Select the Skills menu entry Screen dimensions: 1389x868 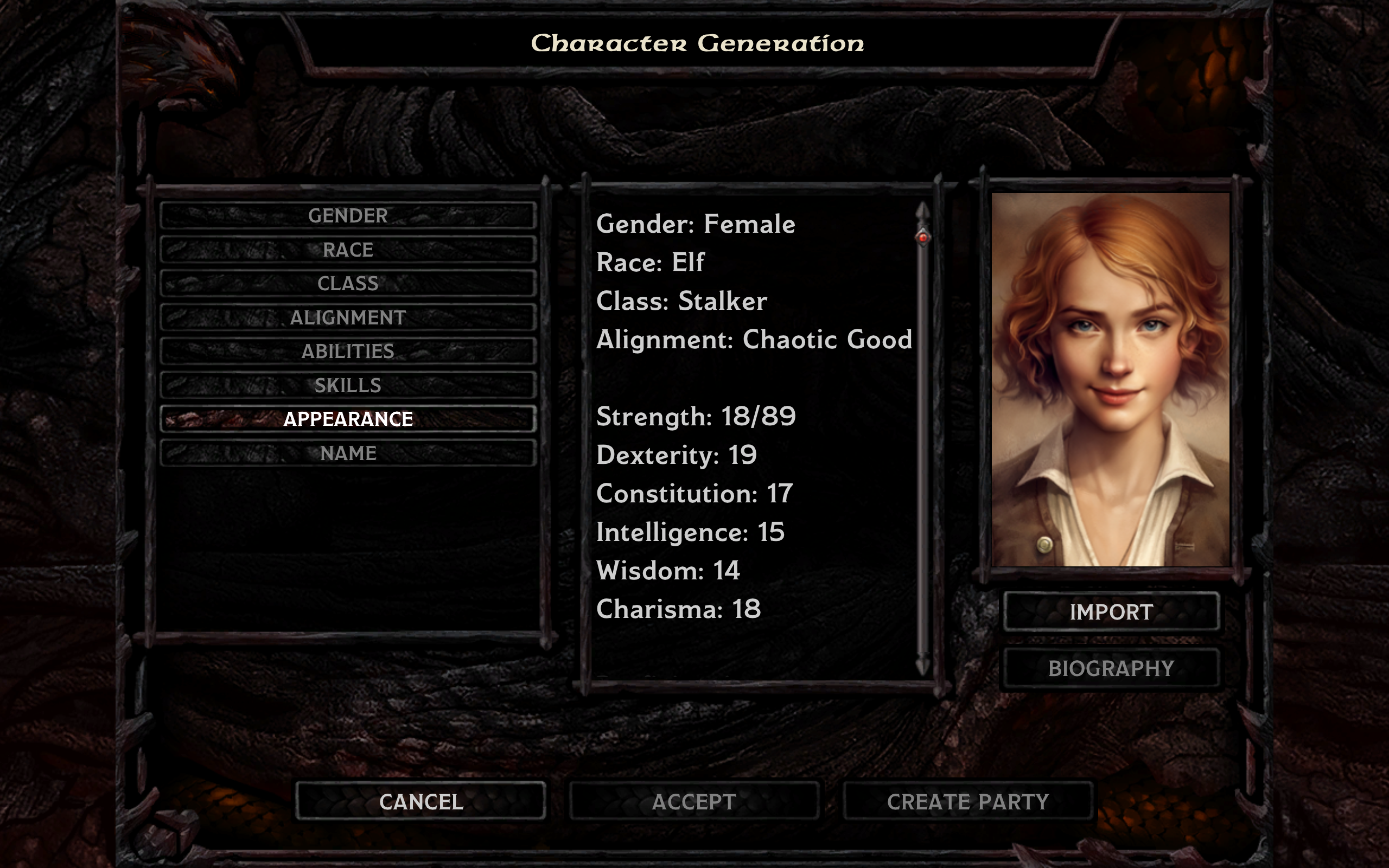[348, 385]
